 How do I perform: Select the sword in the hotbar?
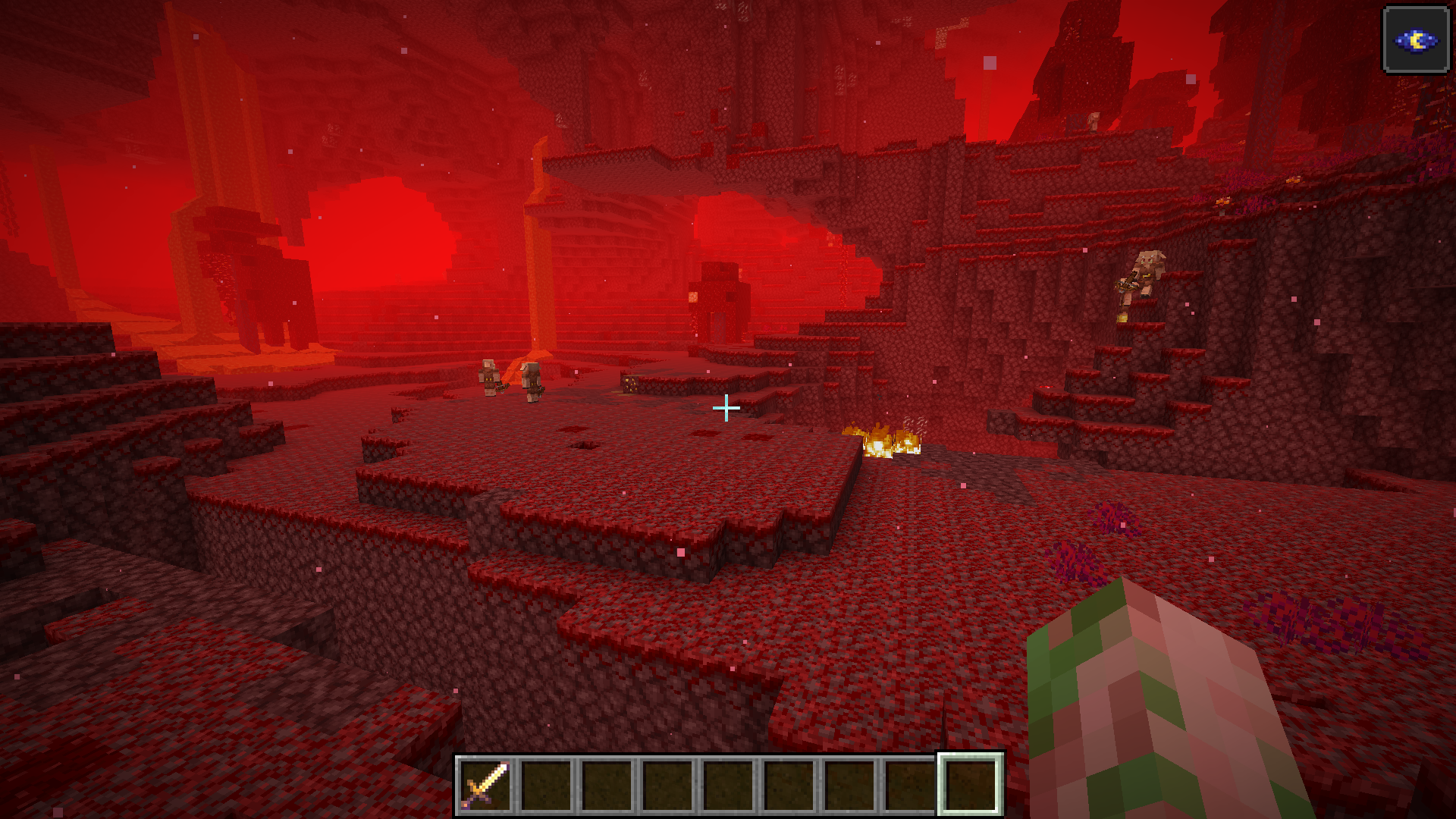tap(485, 785)
